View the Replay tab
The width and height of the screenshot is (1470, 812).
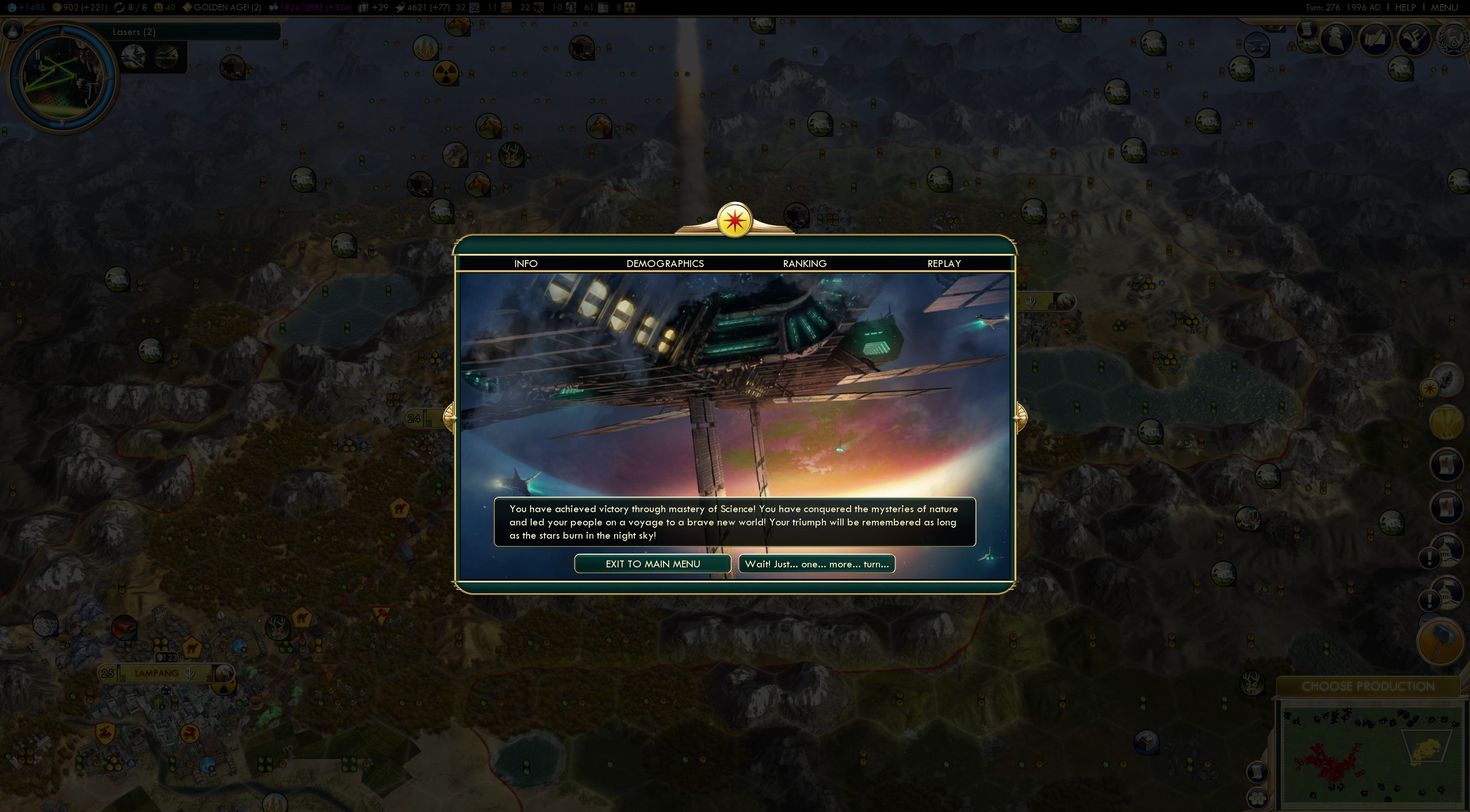click(x=943, y=264)
